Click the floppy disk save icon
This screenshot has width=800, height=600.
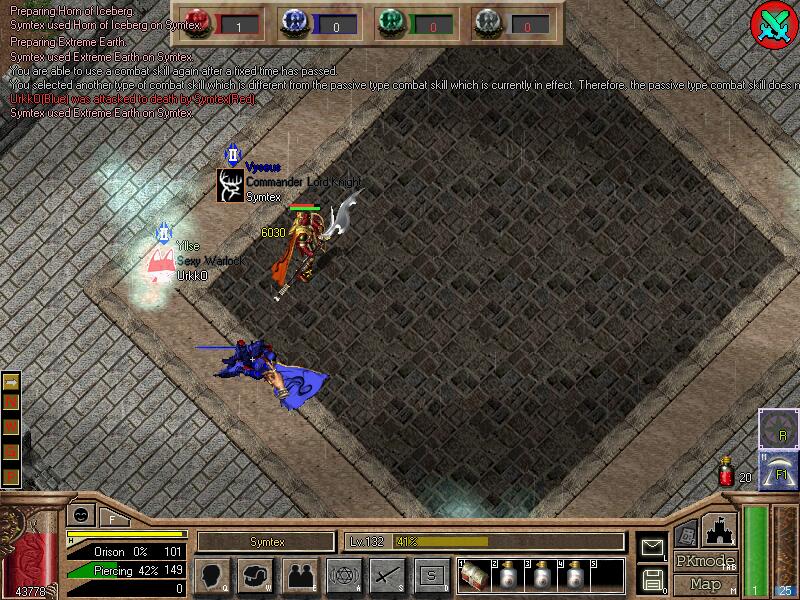coord(652,579)
